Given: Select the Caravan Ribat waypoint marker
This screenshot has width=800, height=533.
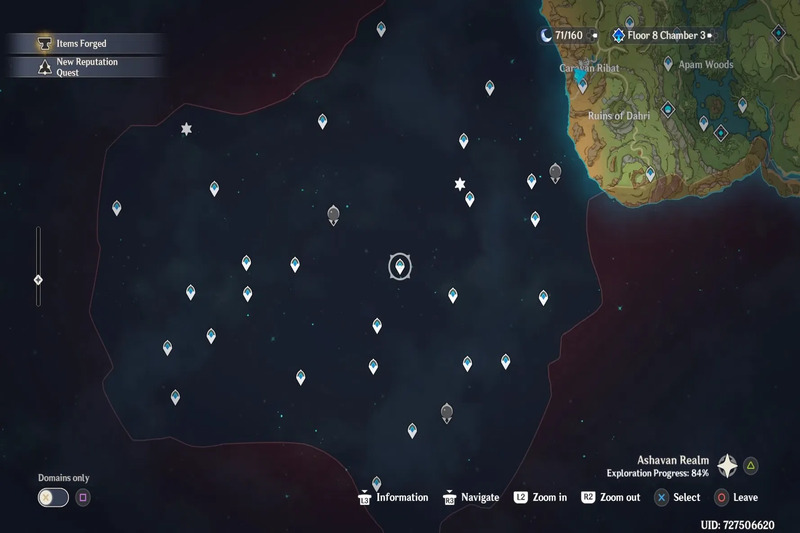Looking at the screenshot, I should [x=582, y=84].
